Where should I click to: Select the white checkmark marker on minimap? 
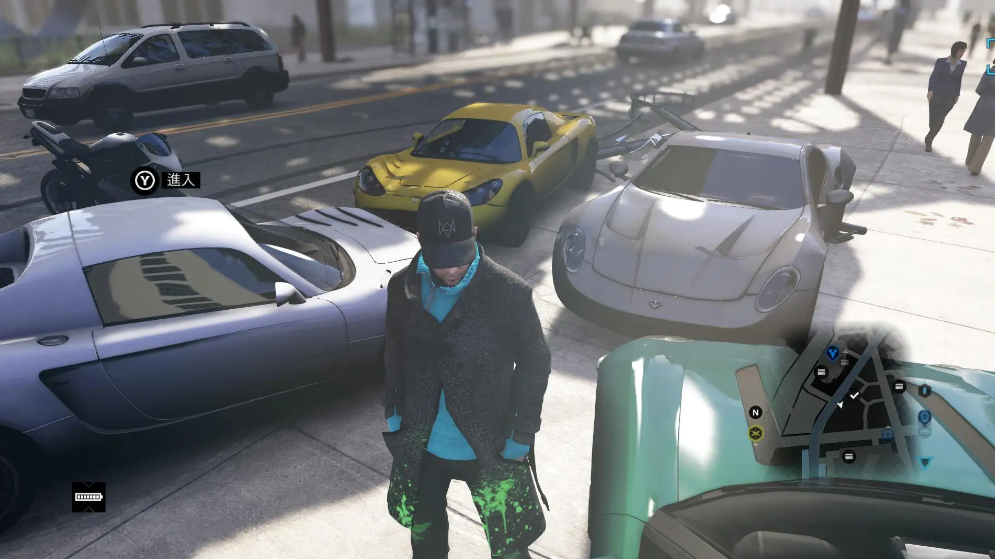[854, 397]
